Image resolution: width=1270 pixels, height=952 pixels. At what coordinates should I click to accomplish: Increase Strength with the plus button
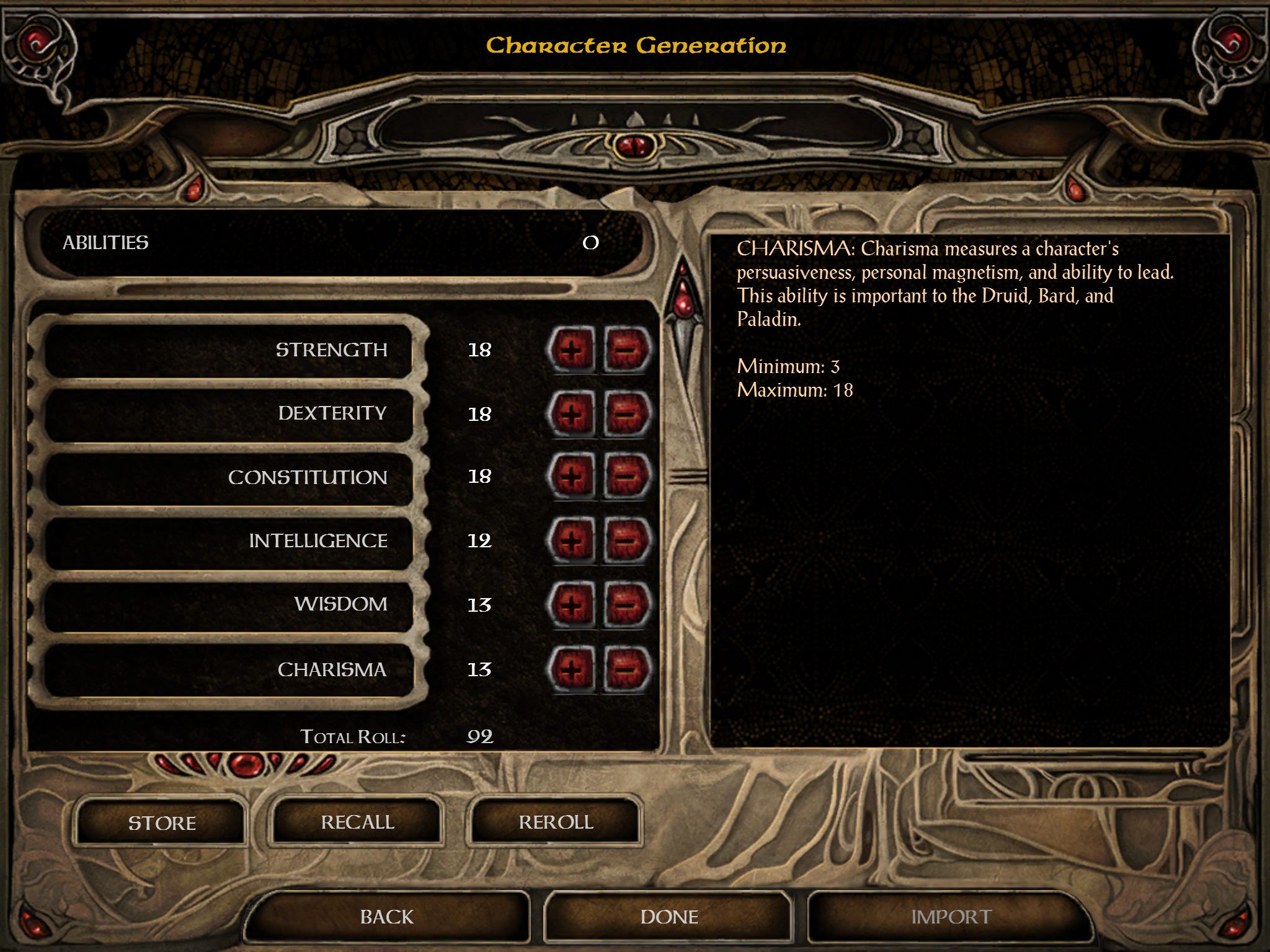click(x=571, y=350)
